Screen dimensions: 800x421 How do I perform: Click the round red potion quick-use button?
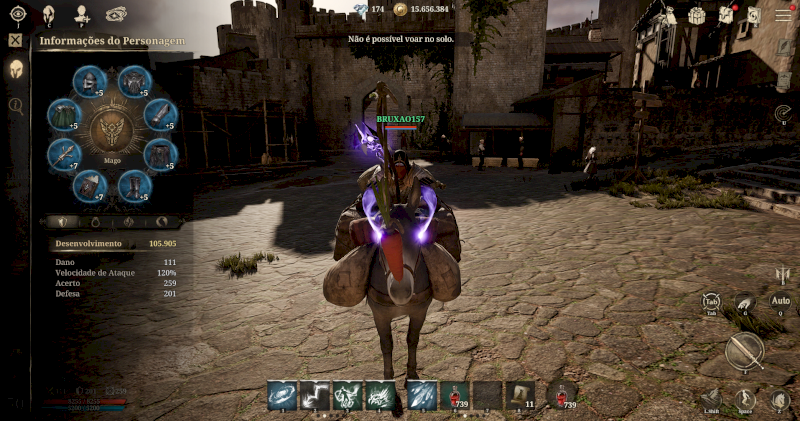click(x=564, y=394)
